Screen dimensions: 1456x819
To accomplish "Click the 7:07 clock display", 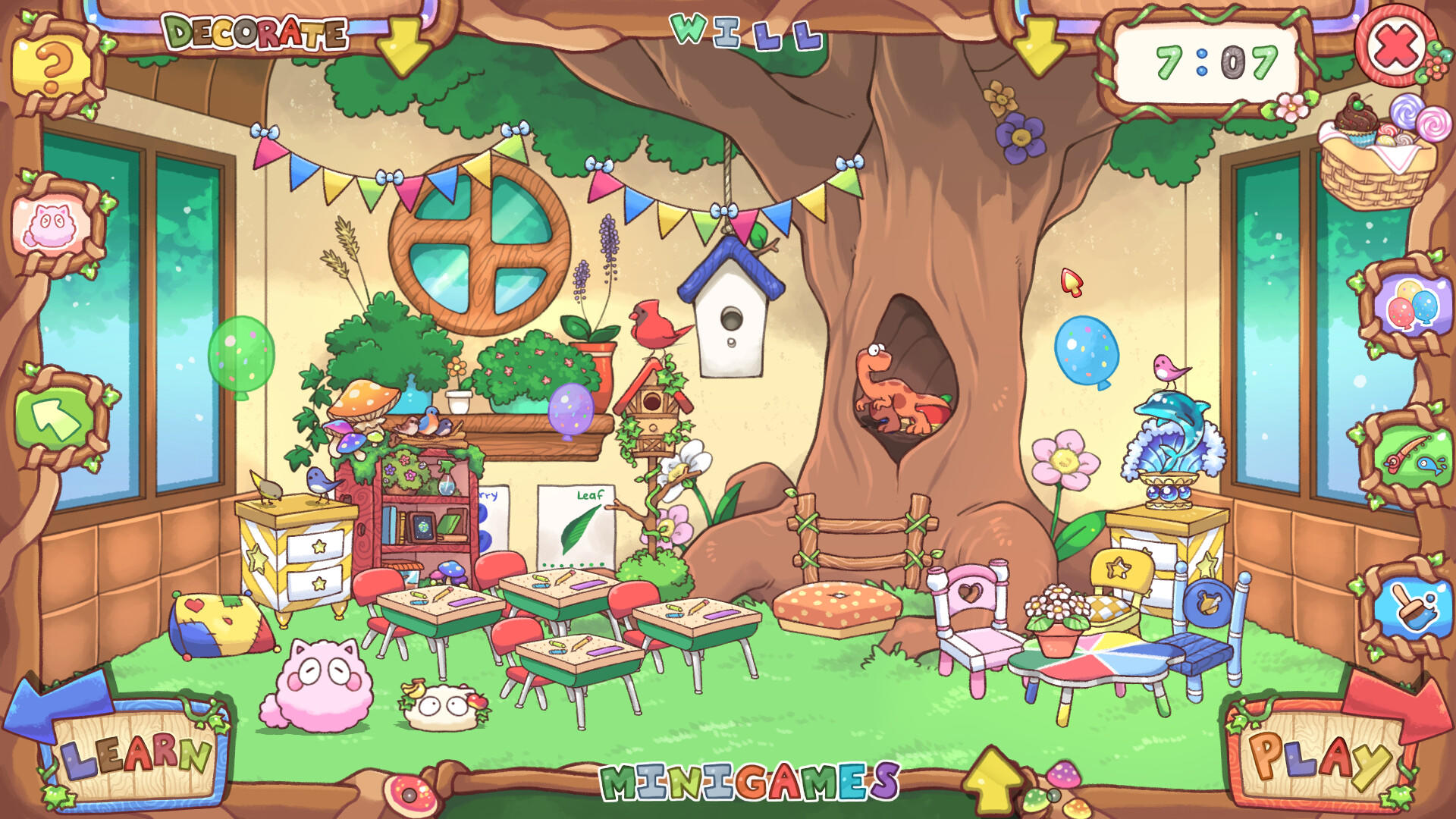I will (1208, 59).
